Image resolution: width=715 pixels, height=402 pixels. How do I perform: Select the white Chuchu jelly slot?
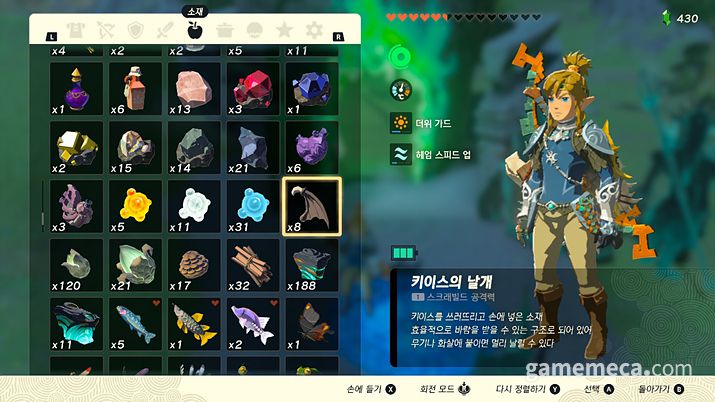195,206
